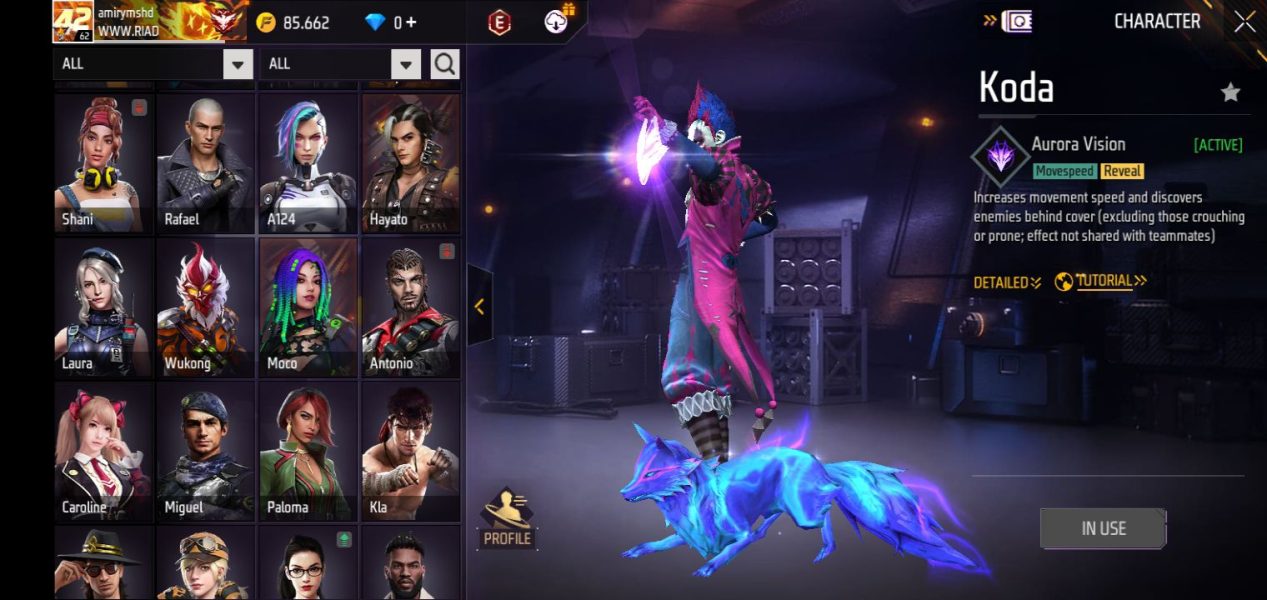This screenshot has width=1267, height=600.
Task: Select the Caroline character tile
Action: tap(103, 451)
